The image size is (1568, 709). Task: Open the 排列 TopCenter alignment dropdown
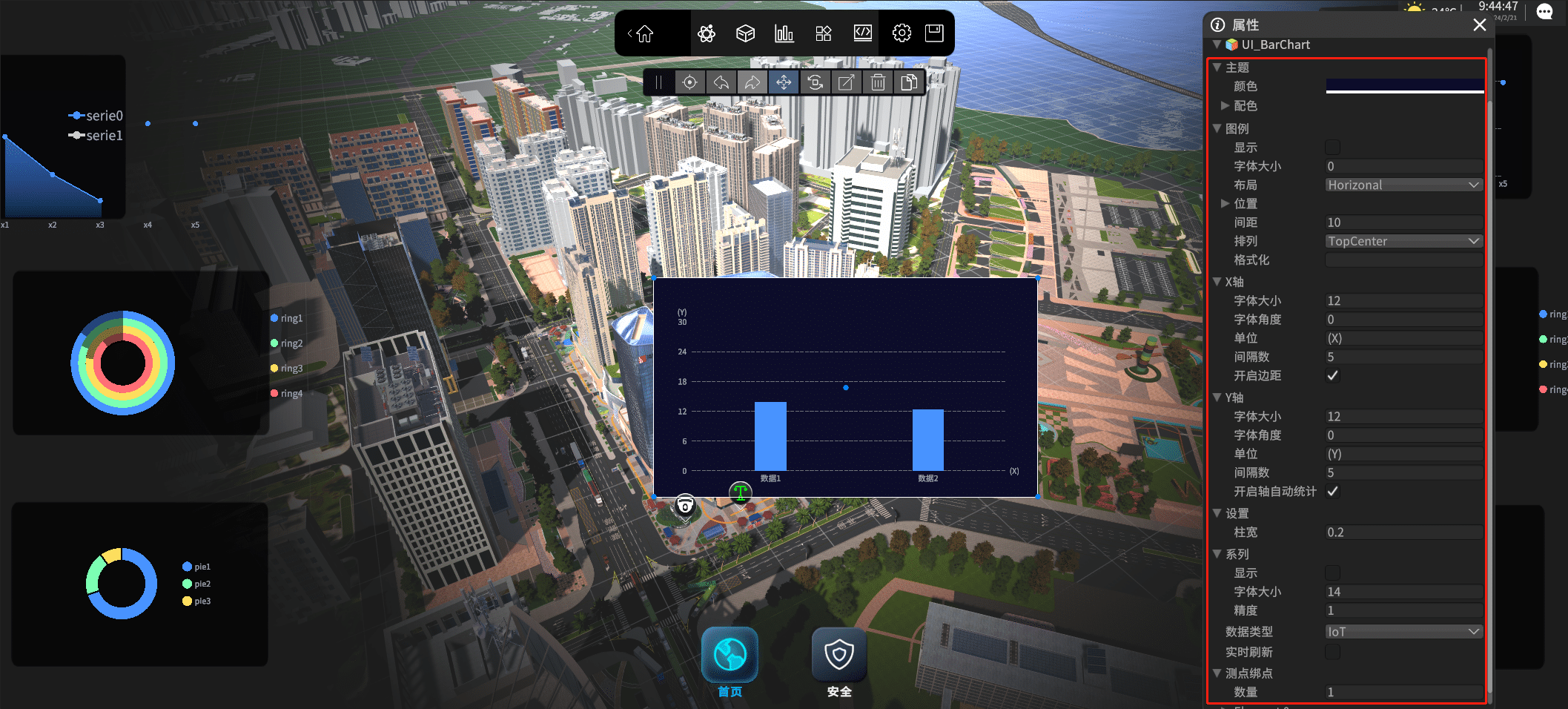tap(1403, 241)
